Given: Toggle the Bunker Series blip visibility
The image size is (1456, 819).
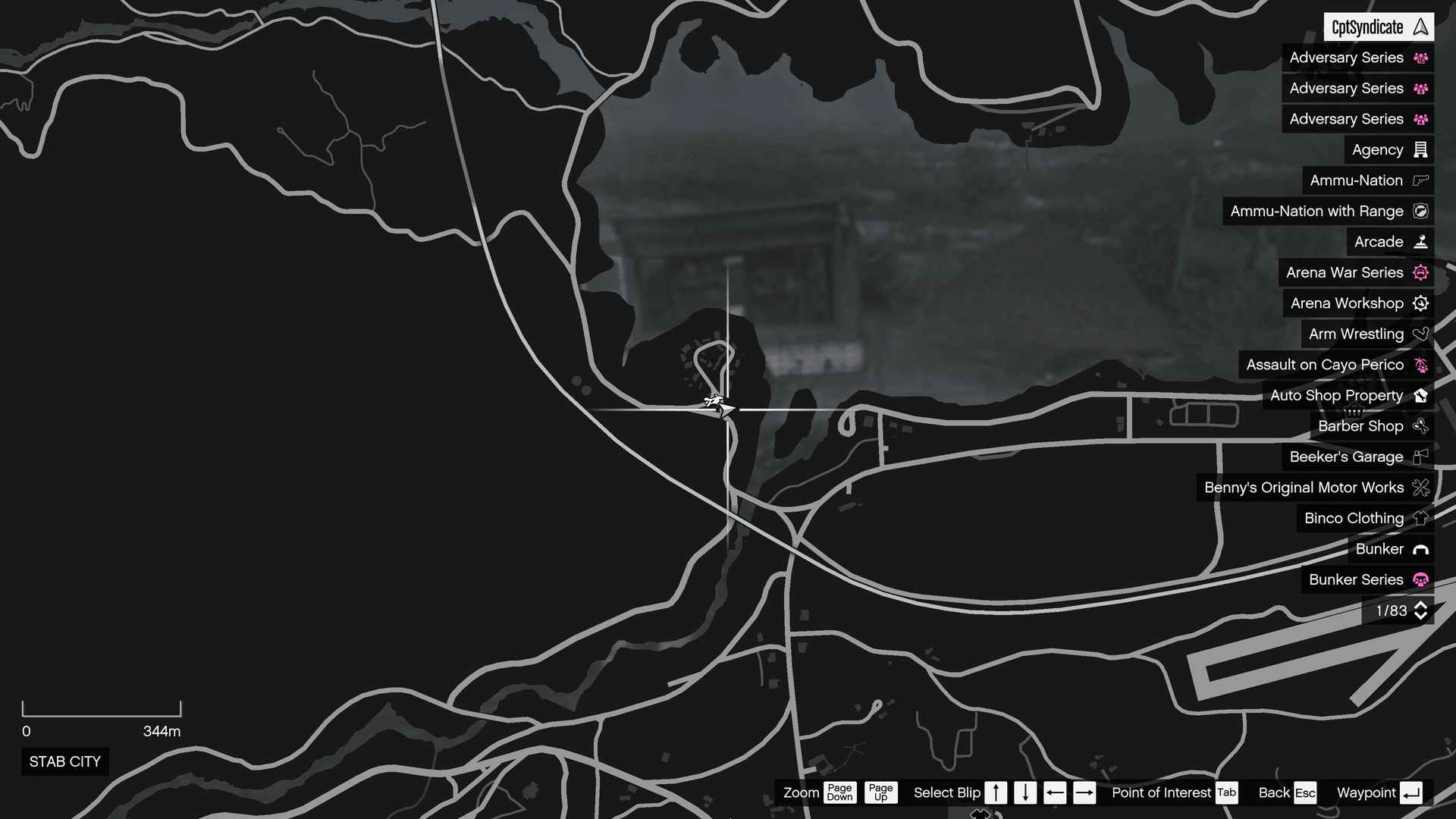Looking at the screenshot, I should point(1420,579).
